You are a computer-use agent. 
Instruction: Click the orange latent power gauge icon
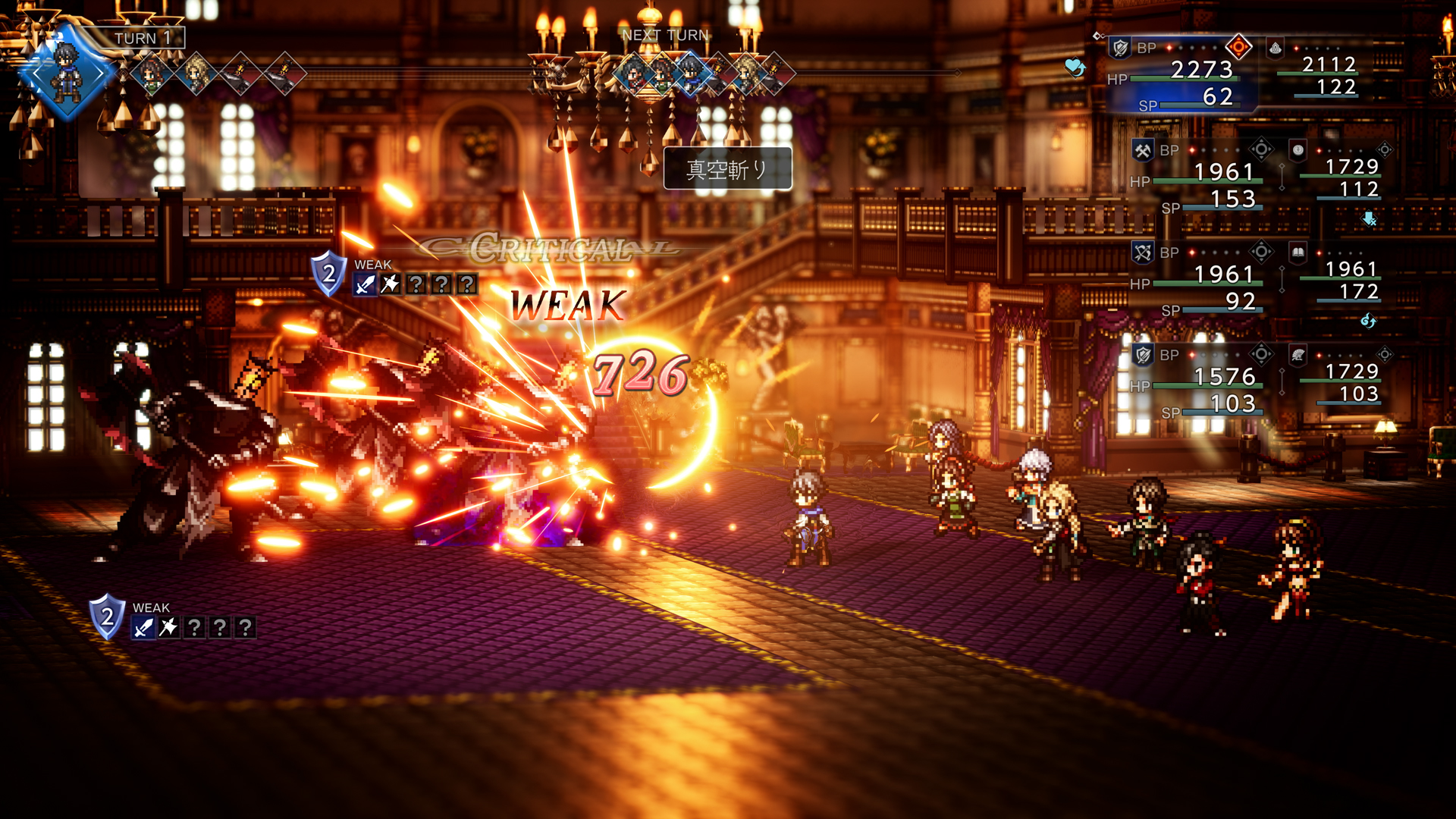[1238, 47]
